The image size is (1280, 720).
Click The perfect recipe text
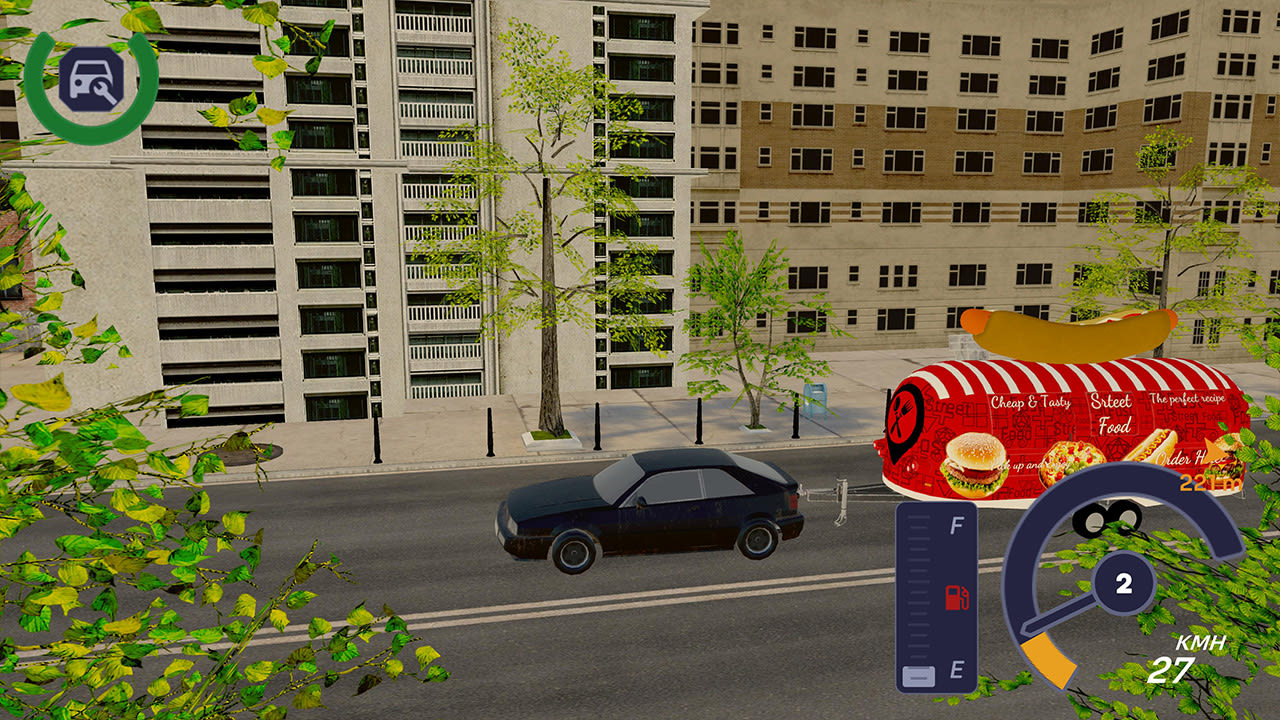tap(1188, 399)
